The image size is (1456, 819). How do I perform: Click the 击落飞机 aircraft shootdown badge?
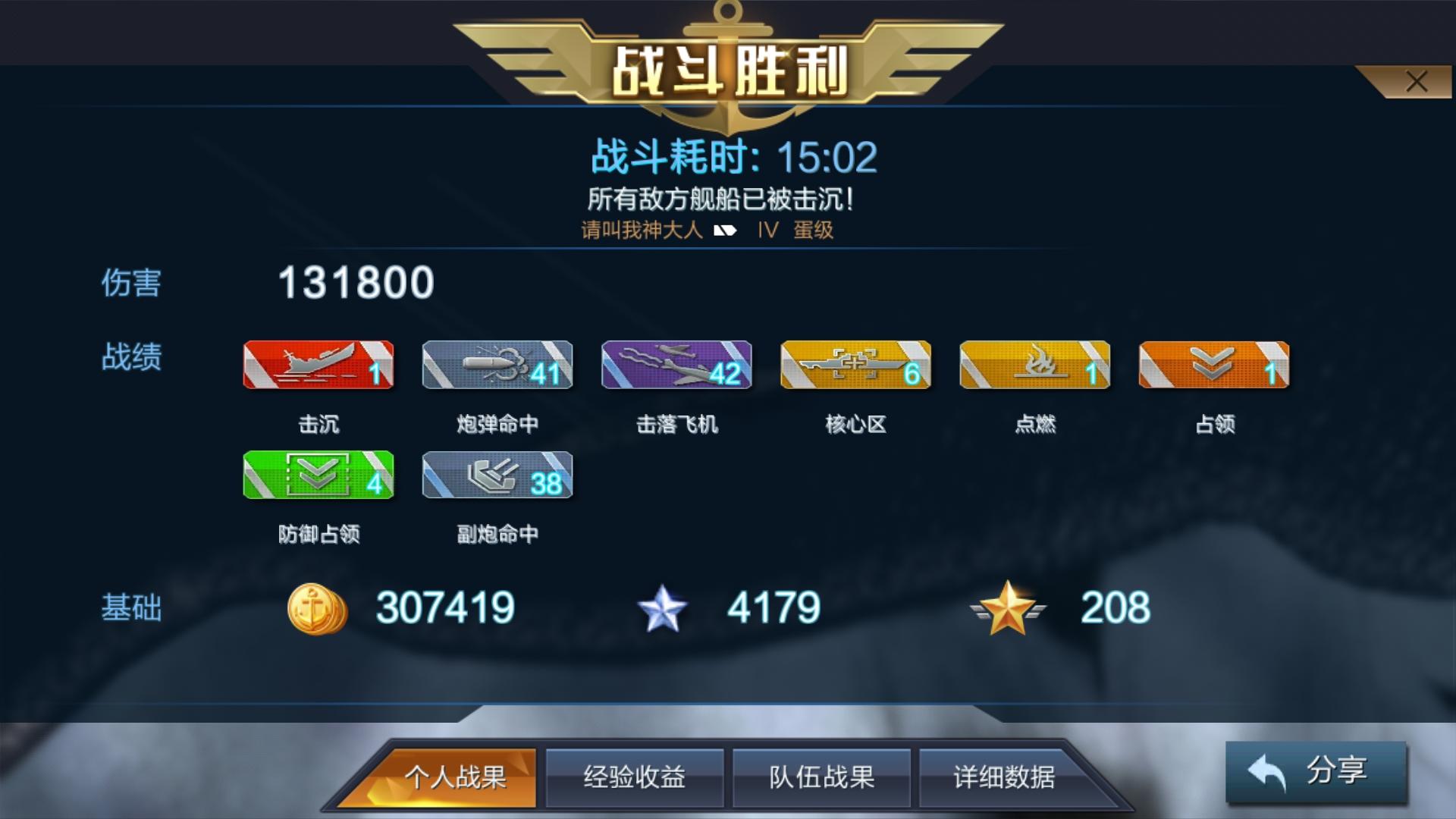[x=676, y=366]
